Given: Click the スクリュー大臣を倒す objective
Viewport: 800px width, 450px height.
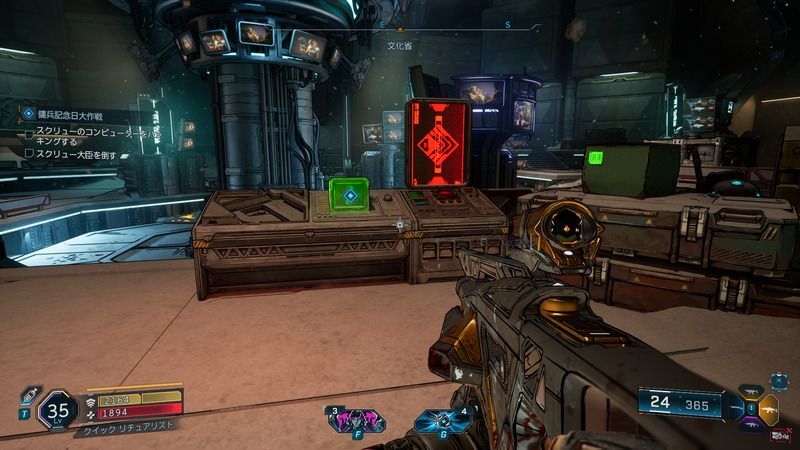Looking at the screenshot, I should [82, 153].
